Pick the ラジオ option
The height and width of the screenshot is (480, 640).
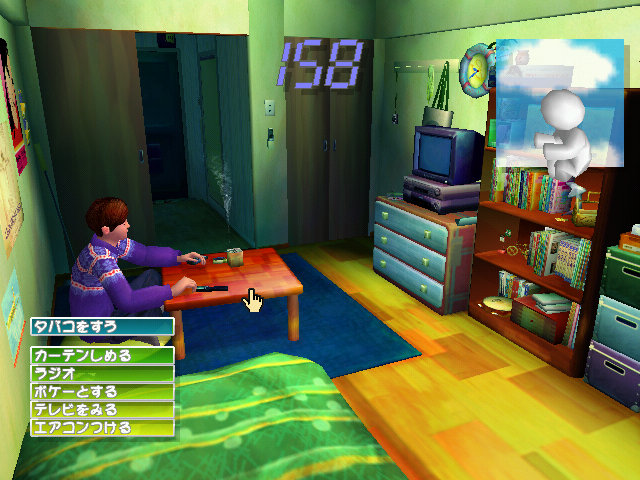pos(102,373)
